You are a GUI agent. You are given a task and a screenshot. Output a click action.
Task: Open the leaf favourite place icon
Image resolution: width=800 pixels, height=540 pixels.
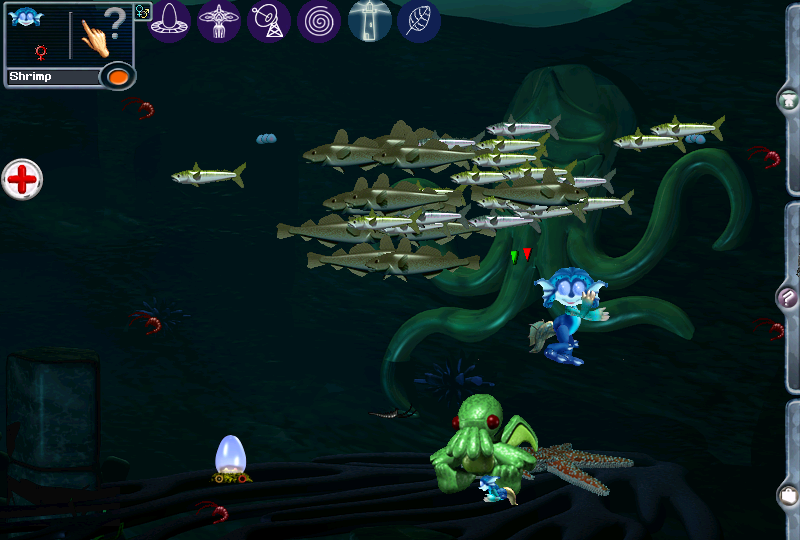pos(419,20)
